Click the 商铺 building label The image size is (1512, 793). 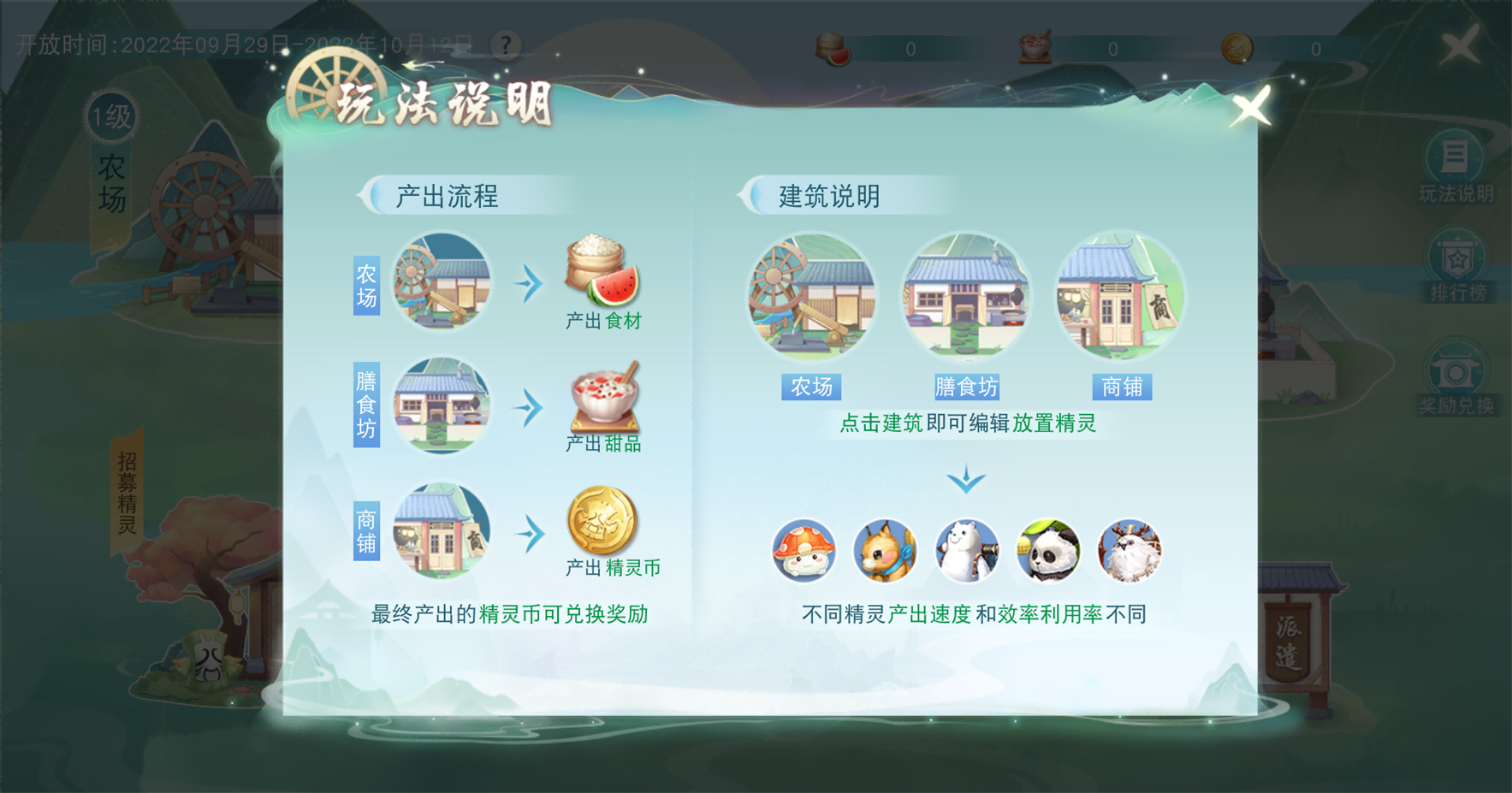tap(1121, 387)
